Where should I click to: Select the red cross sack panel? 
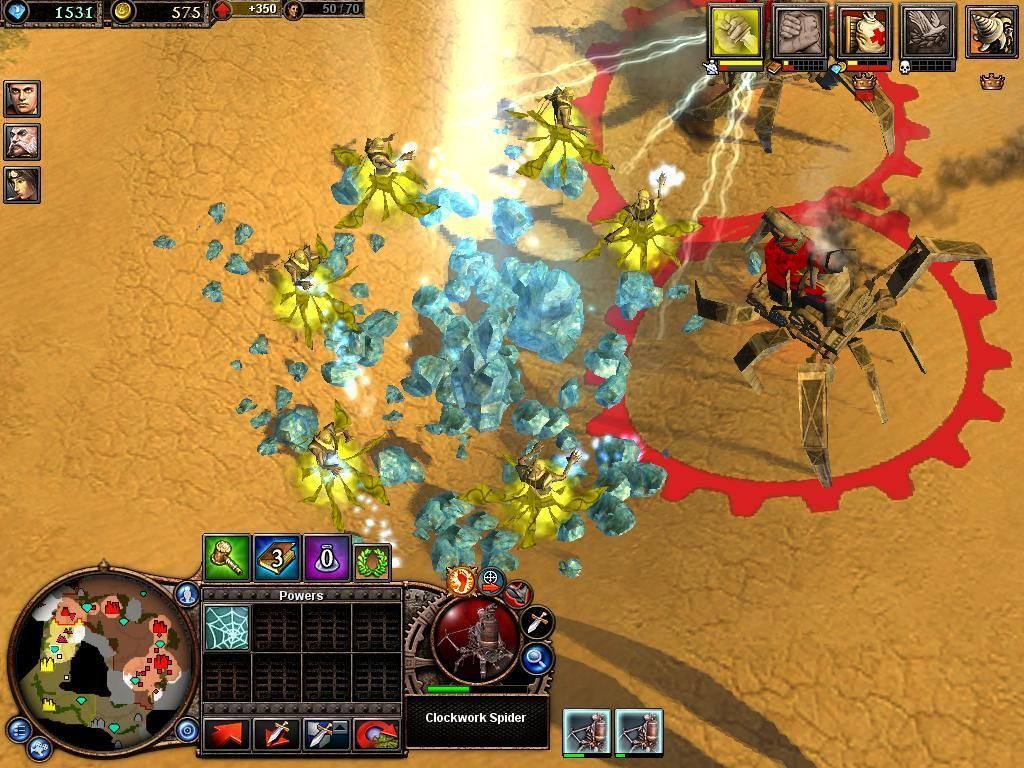point(865,31)
